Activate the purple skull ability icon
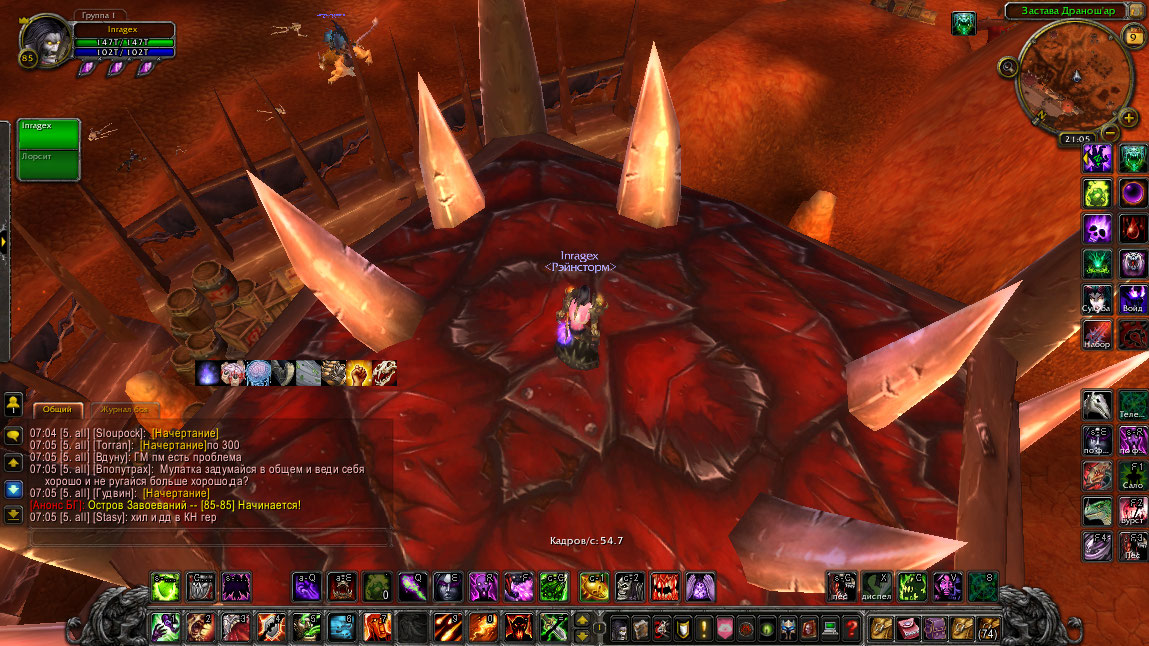Image resolution: width=1149 pixels, height=646 pixels. click(x=1097, y=228)
